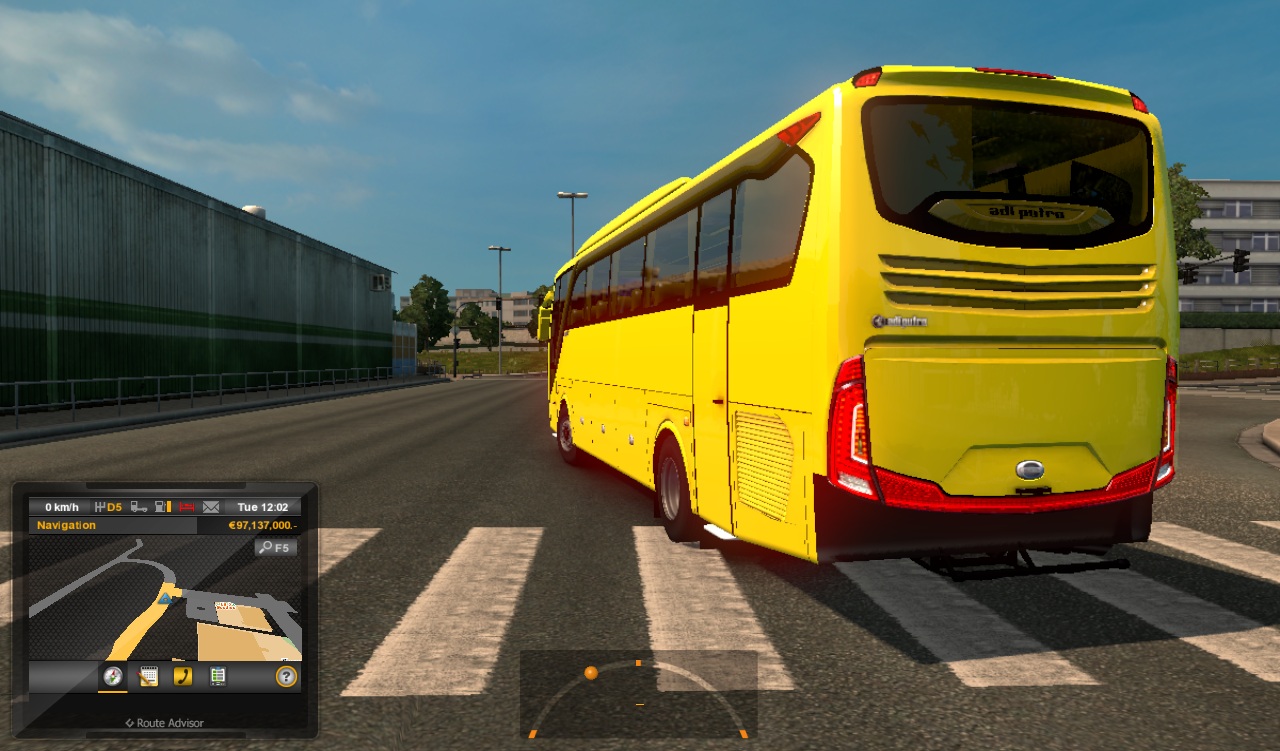Select the player arrow on the minimap
The width and height of the screenshot is (1280, 751).
coord(165,598)
